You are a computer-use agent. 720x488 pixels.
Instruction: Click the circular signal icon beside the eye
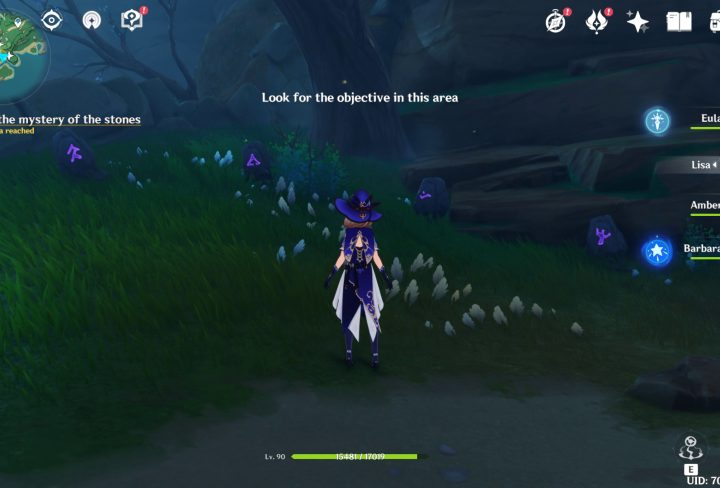tap(91, 20)
